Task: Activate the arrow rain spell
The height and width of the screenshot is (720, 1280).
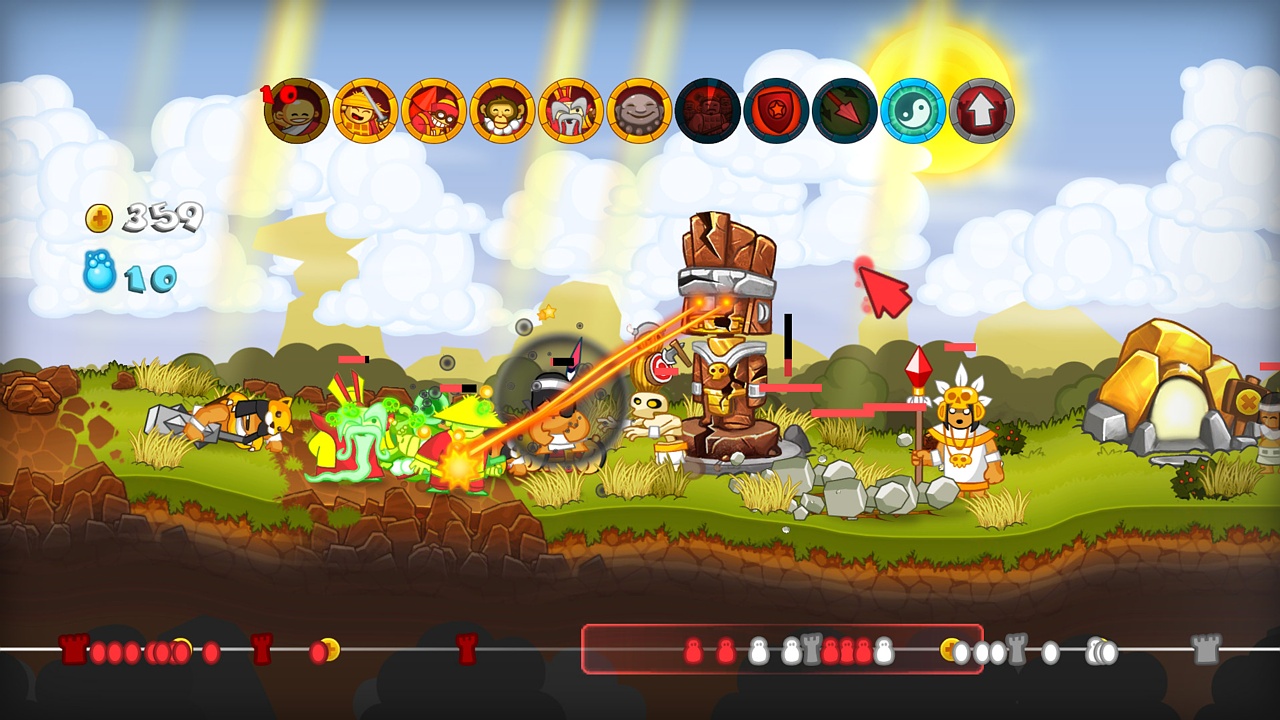Action: 847,110
